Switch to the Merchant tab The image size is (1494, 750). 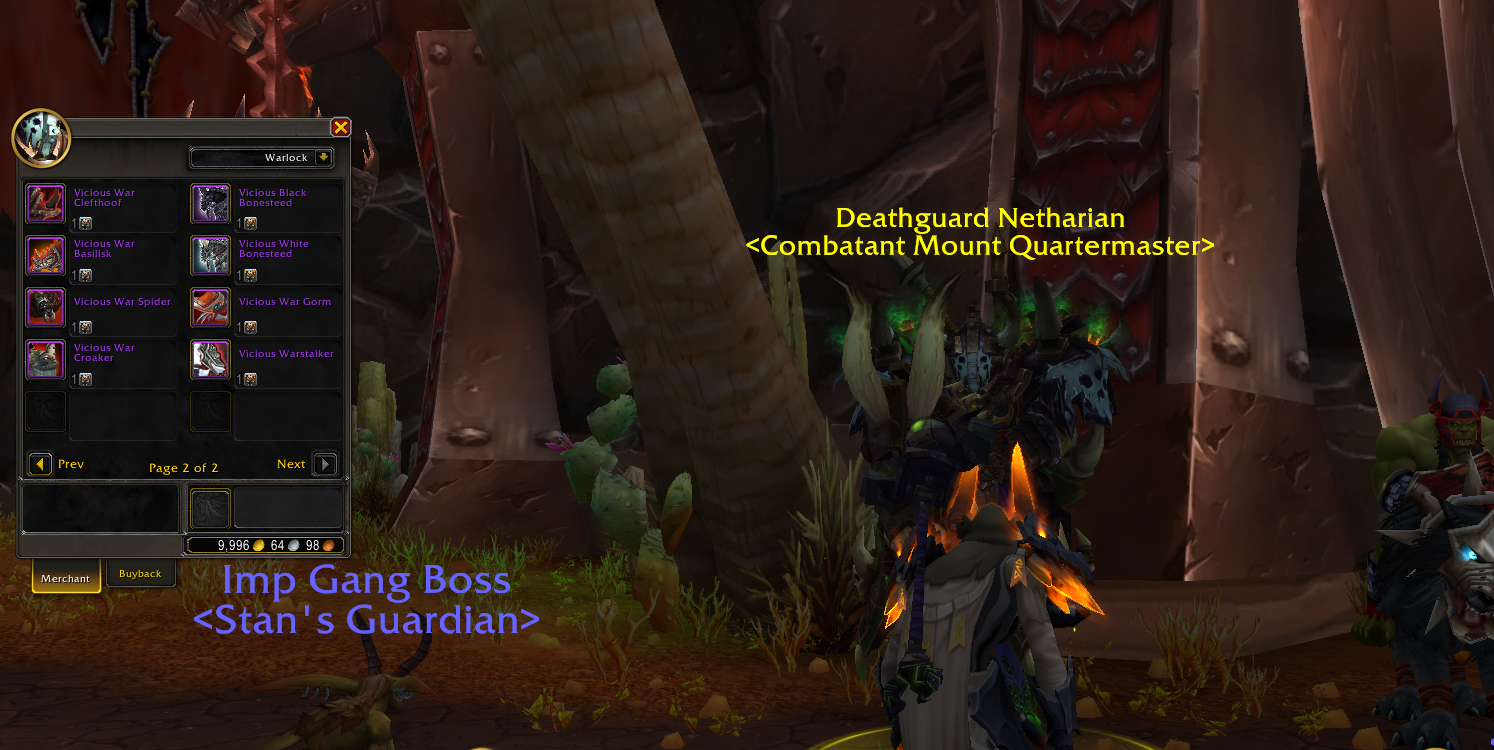tap(65, 578)
